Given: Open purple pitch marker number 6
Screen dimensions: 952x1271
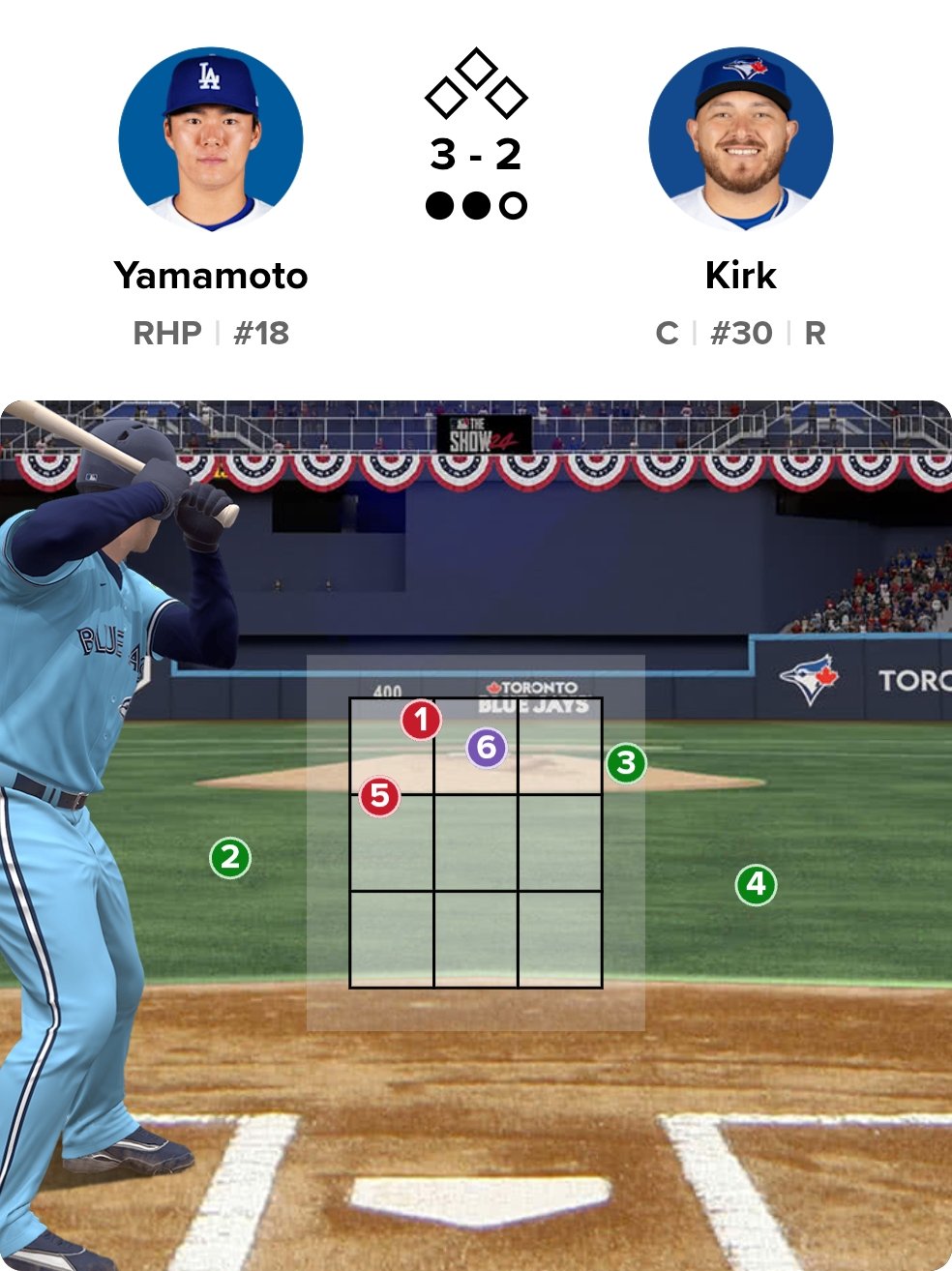Looking at the screenshot, I should click(x=487, y=748).
